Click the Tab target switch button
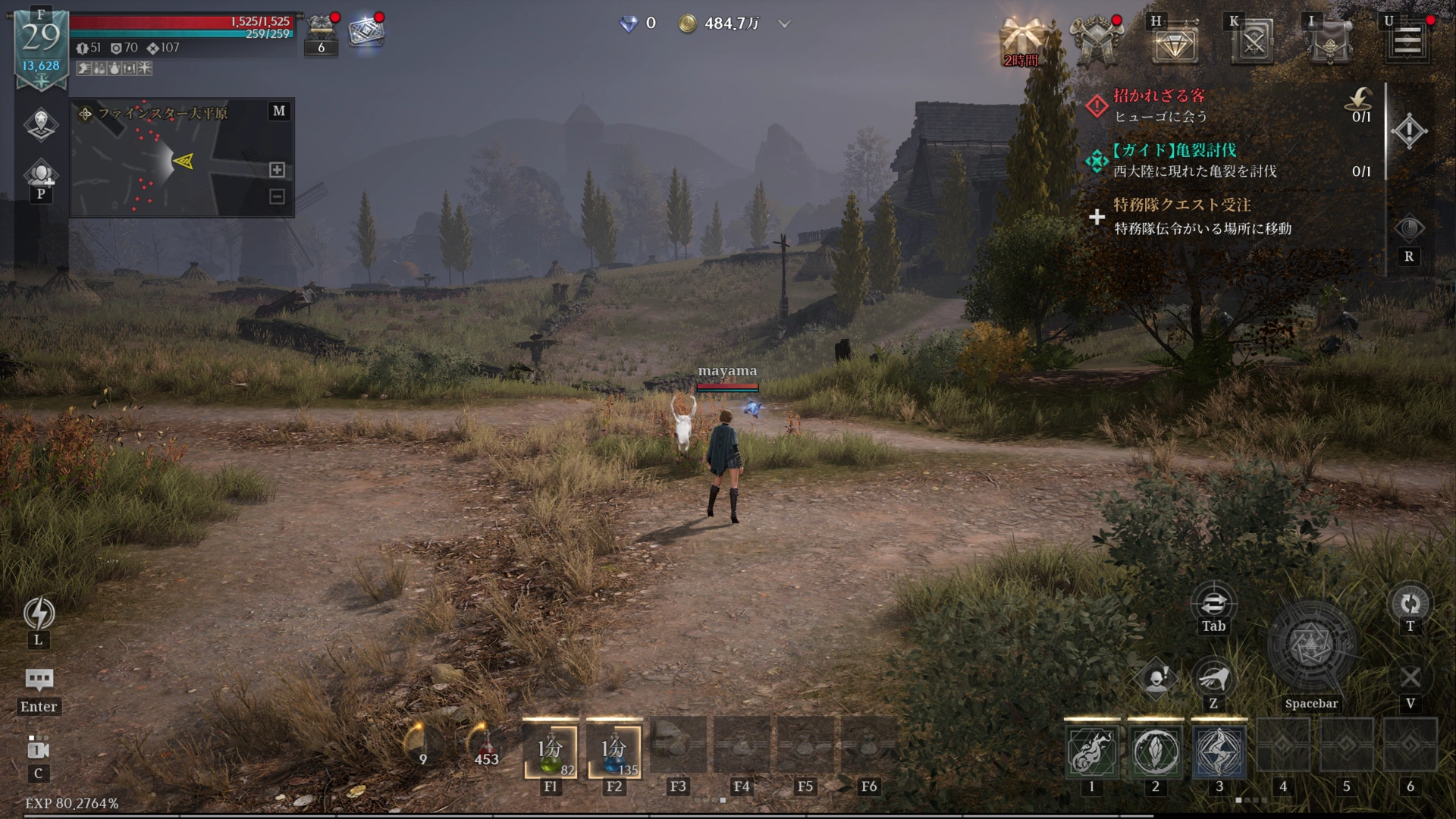The width and height of the screenshot is (1456, 819). pyautogui.click(x=1213, y=604)
